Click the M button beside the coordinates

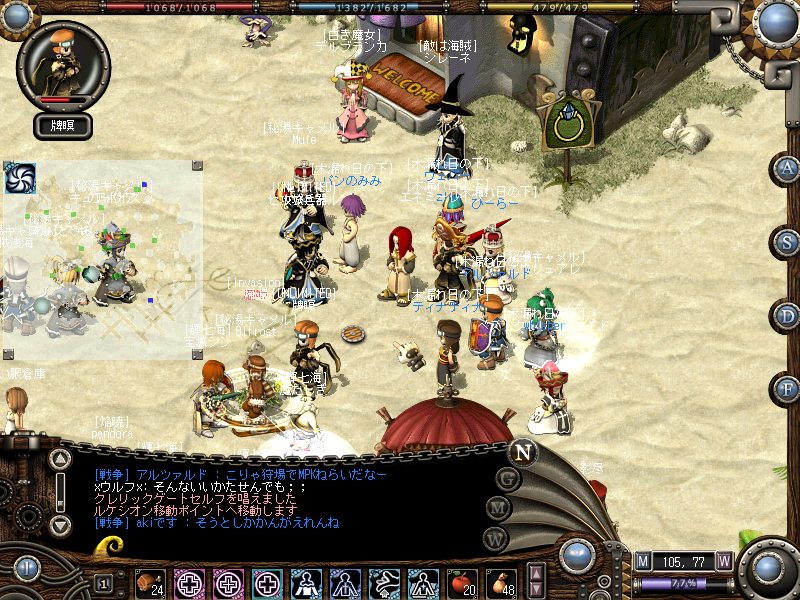pyautogui.click(x=644, y=561)
